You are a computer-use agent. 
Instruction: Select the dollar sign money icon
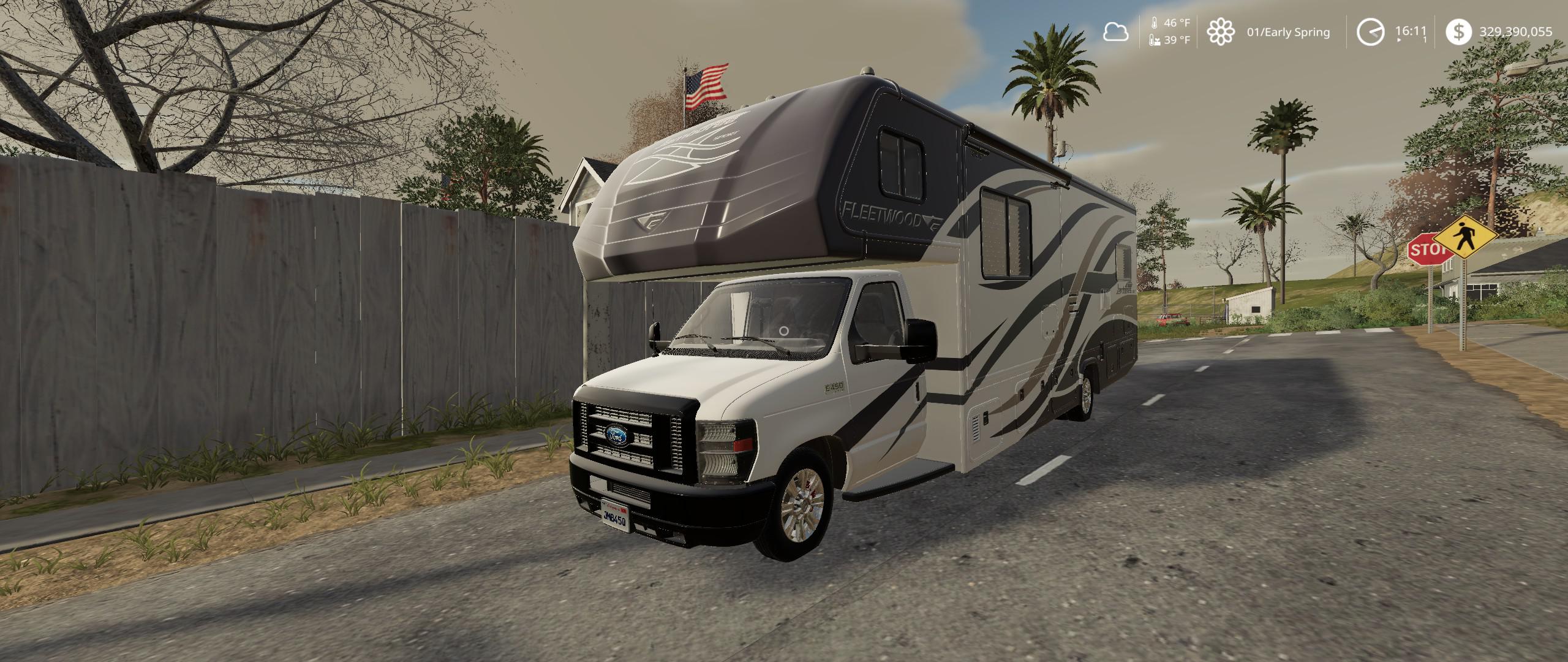point(1460,31)
